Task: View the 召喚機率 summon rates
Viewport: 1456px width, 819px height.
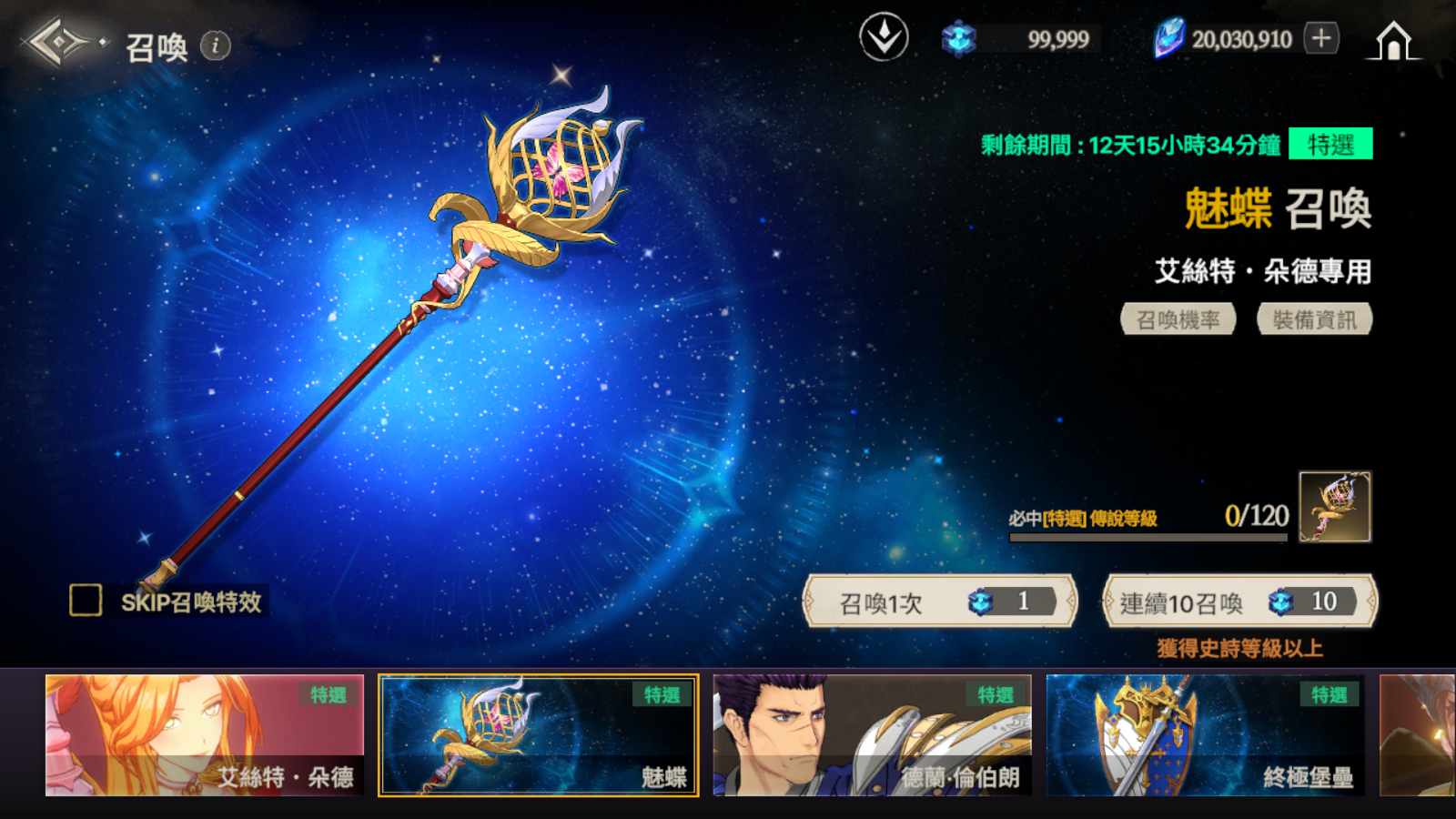Action: click(x=1178, y=319)
